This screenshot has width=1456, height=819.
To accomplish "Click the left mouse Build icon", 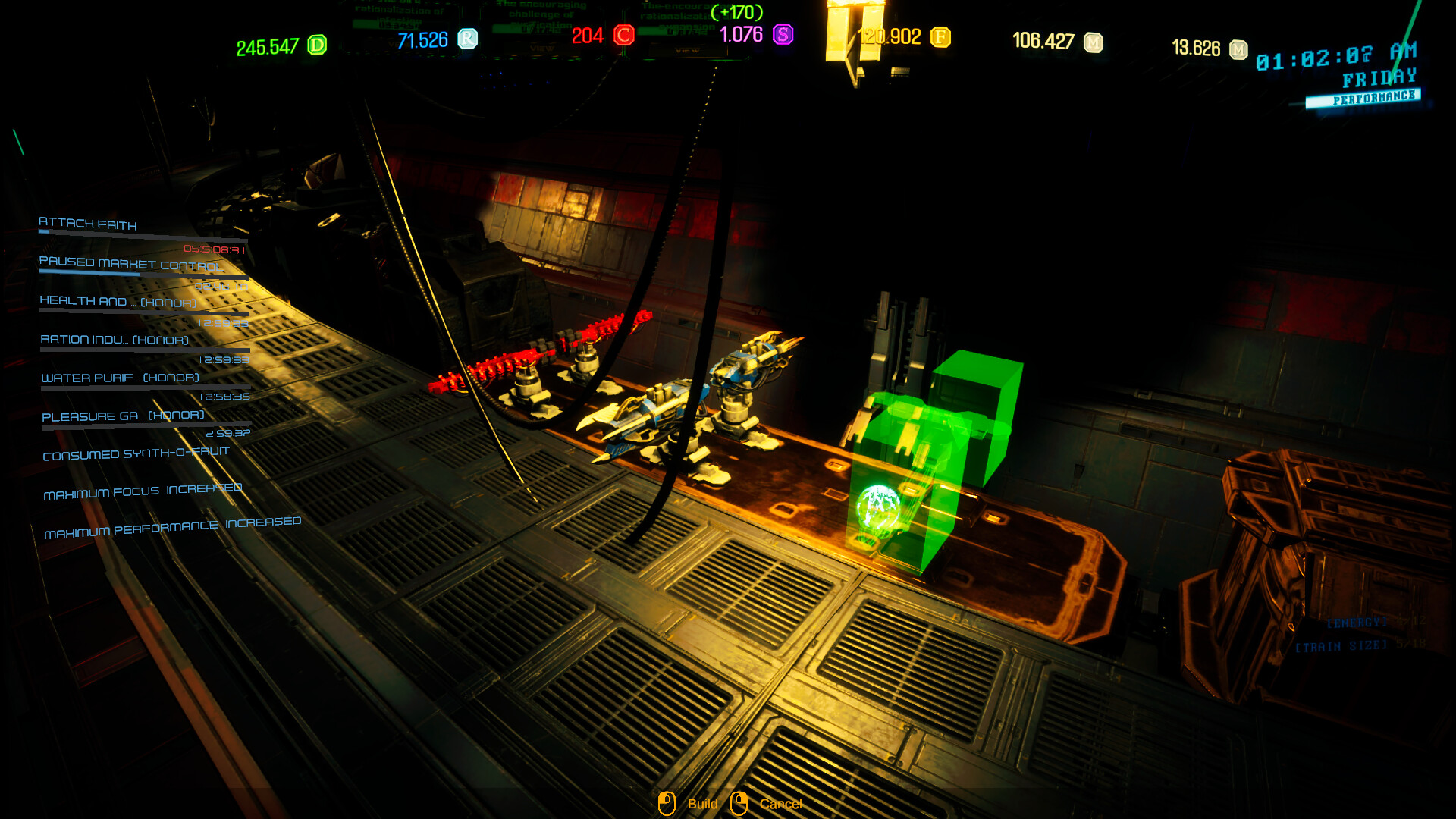I will [667, 804].
